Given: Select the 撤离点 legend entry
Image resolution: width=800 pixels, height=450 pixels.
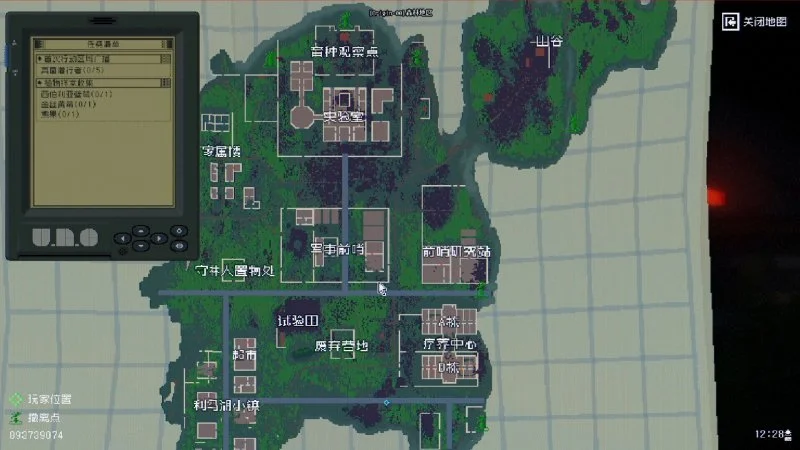Looking at the screenshot, I should [46, 416].
